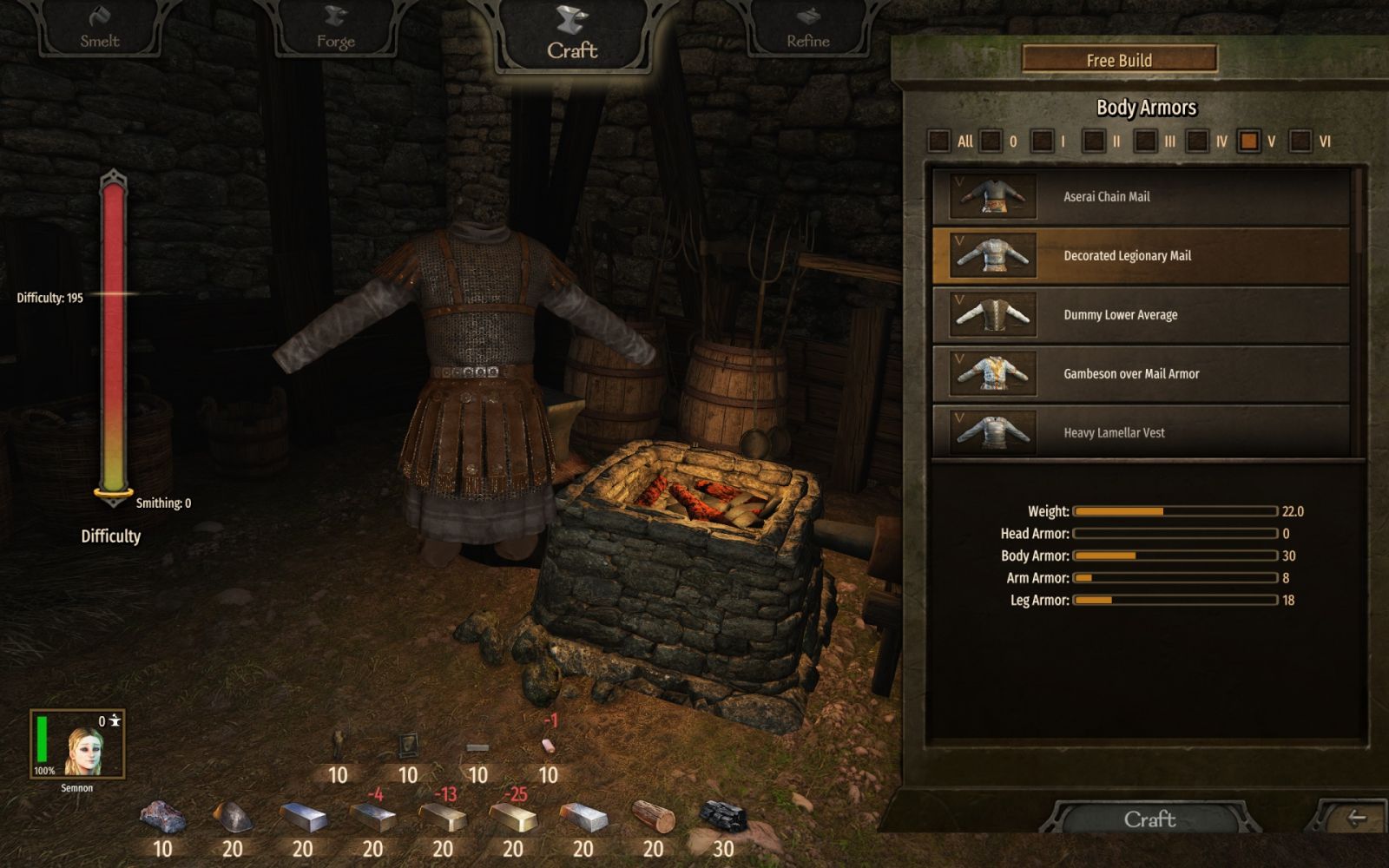This screenshot has height=868, width=1389.
Task: Pick the Dummy Lower Average armor
Action: [1141, 315]
